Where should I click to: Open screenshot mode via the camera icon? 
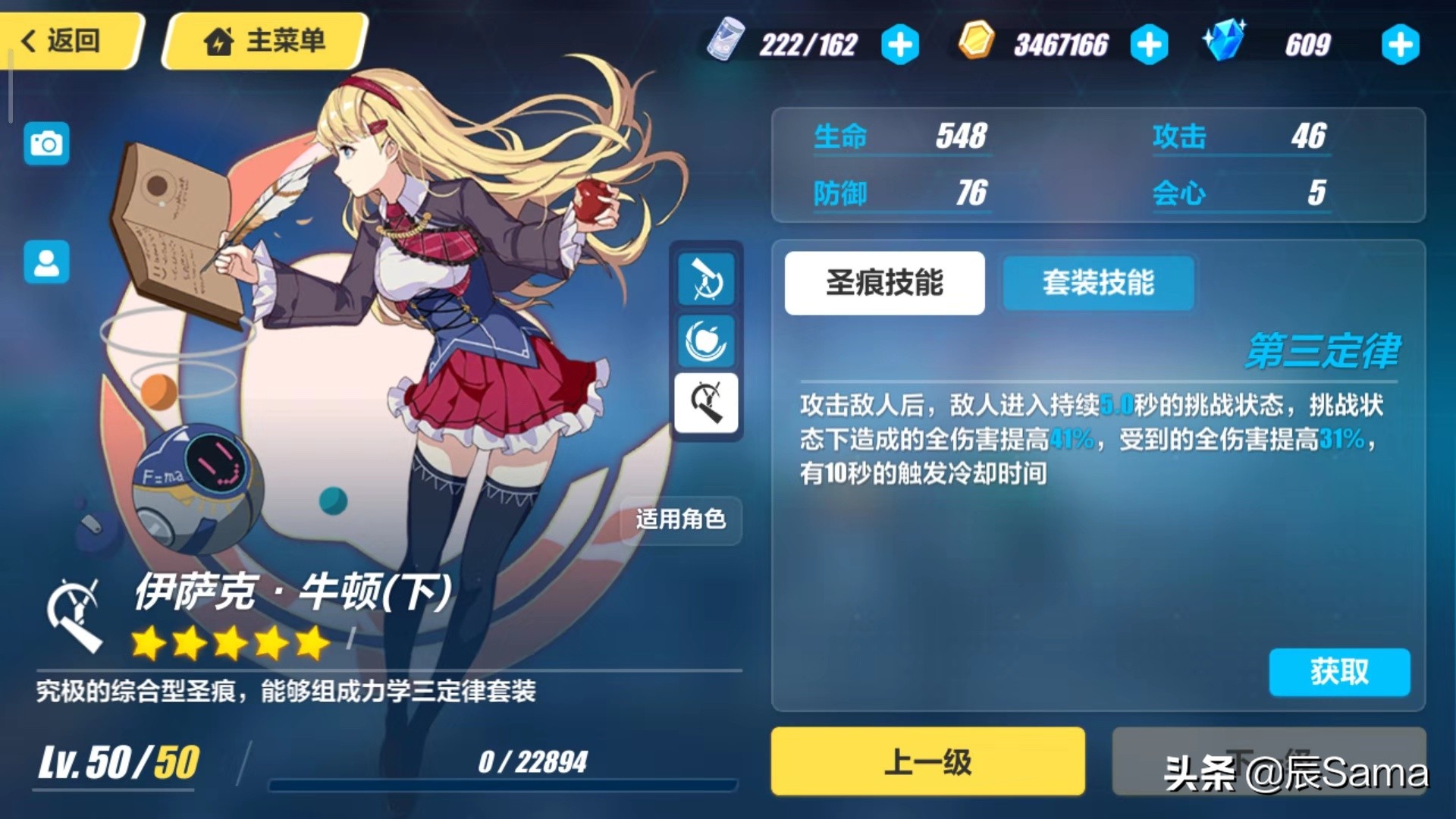click(x=46, y=143)
